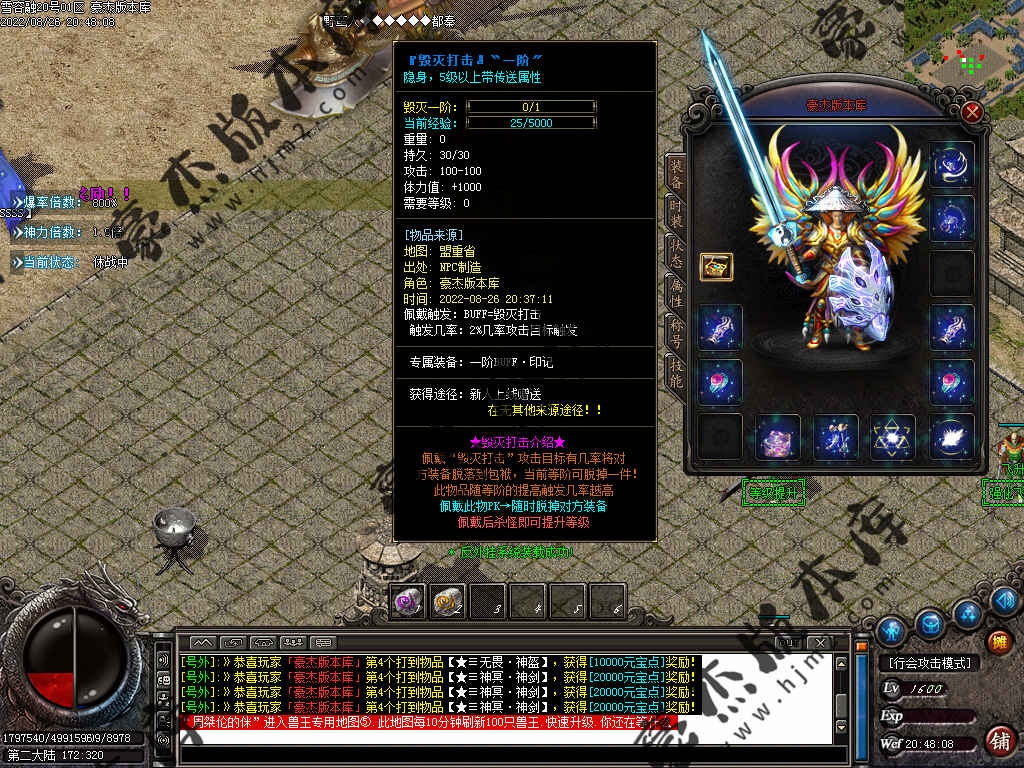Screen dimensions: 1024x768
Task: Click the orange 摊 stall button
Action: pyautogui.click(x=999, y=642)
